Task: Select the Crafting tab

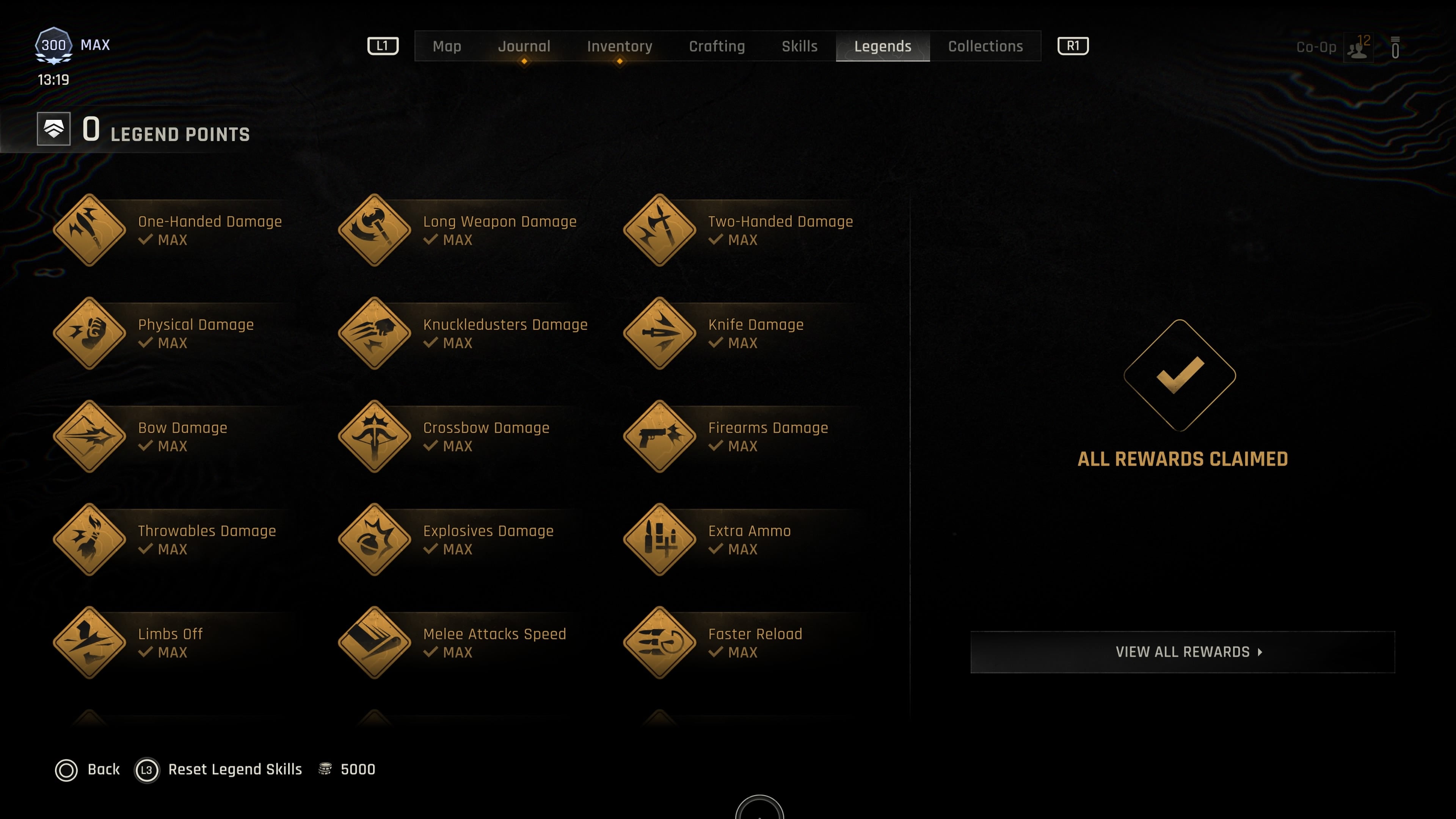Action: (x=716, y=46)
